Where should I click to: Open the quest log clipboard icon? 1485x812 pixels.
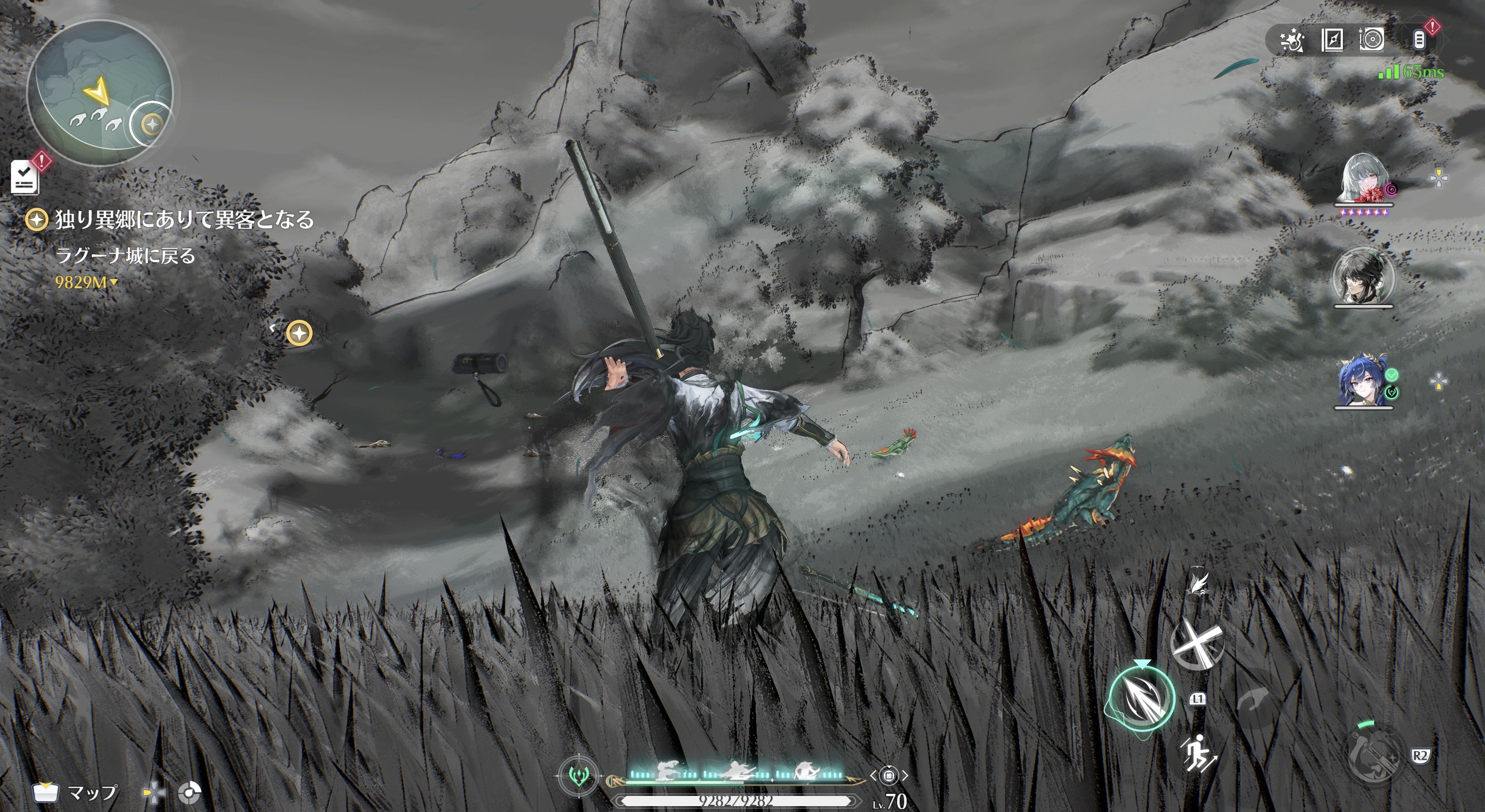(25, 177)
